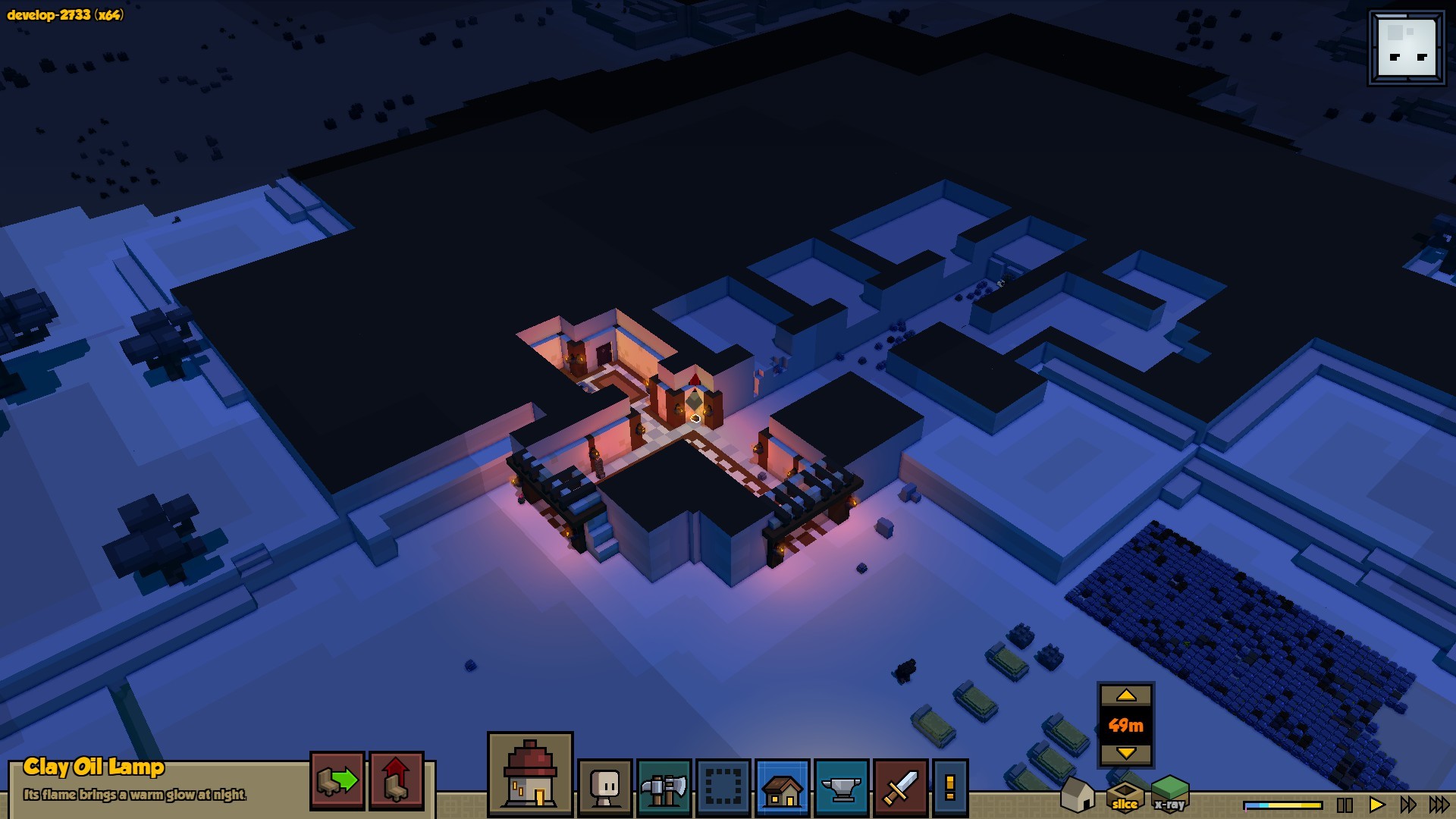Open the citizens manager face icon
Viewport: 1456px width, 819px height.
(x=605, y=788)
